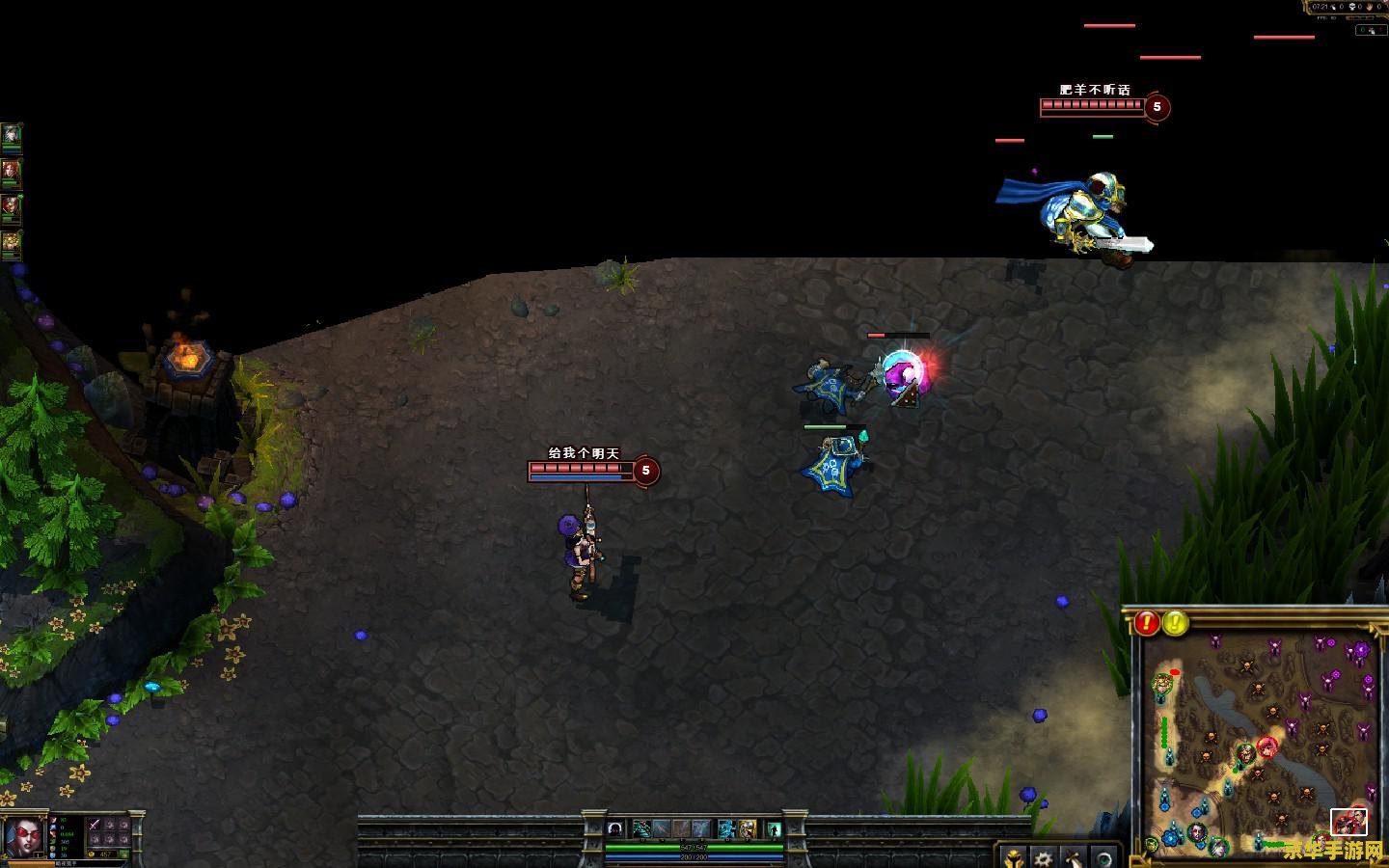
Task: Click the sword icon button
Action: coord(1074,857)
